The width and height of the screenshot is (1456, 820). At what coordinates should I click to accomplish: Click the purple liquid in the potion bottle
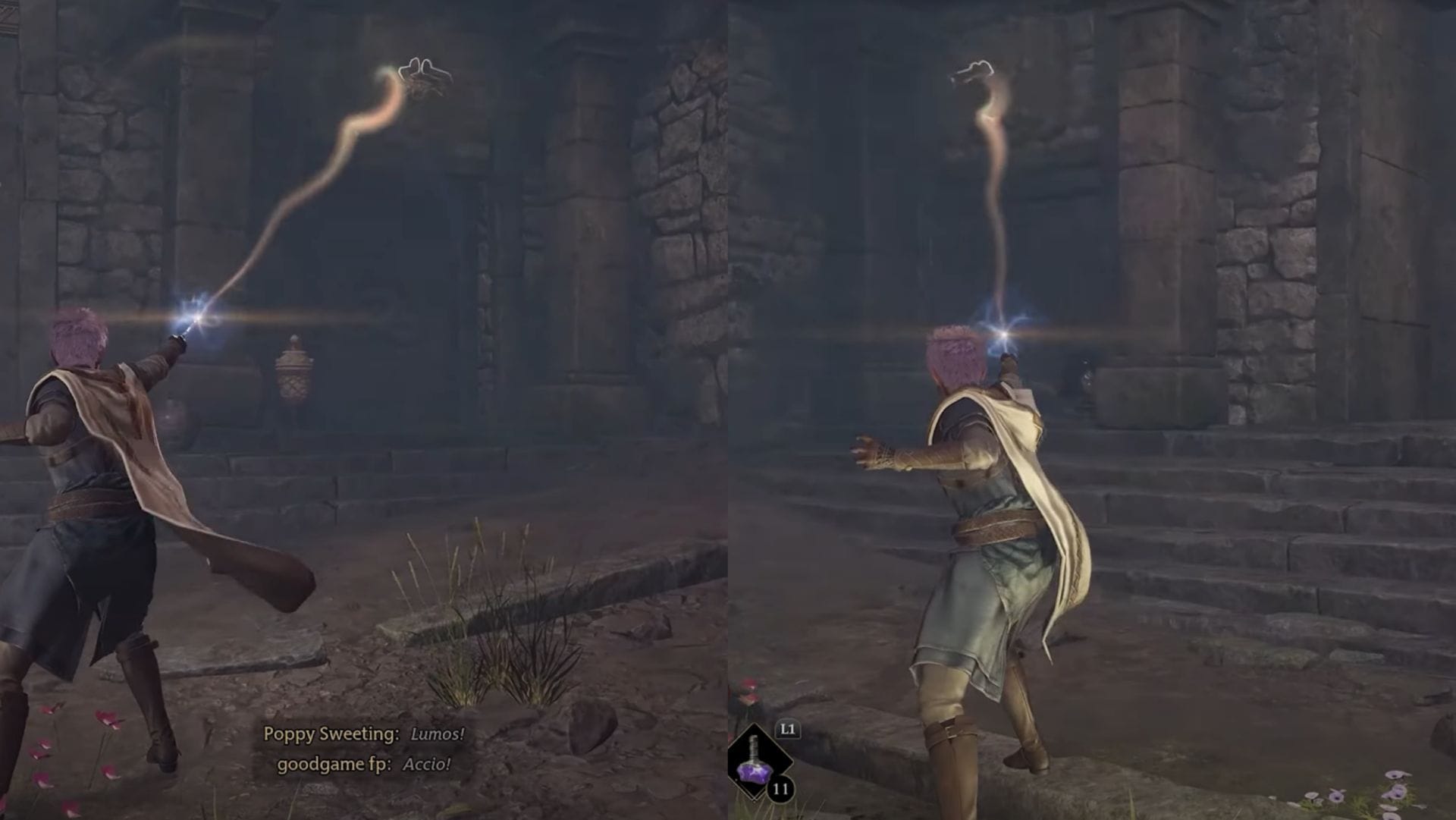(755, 773)
